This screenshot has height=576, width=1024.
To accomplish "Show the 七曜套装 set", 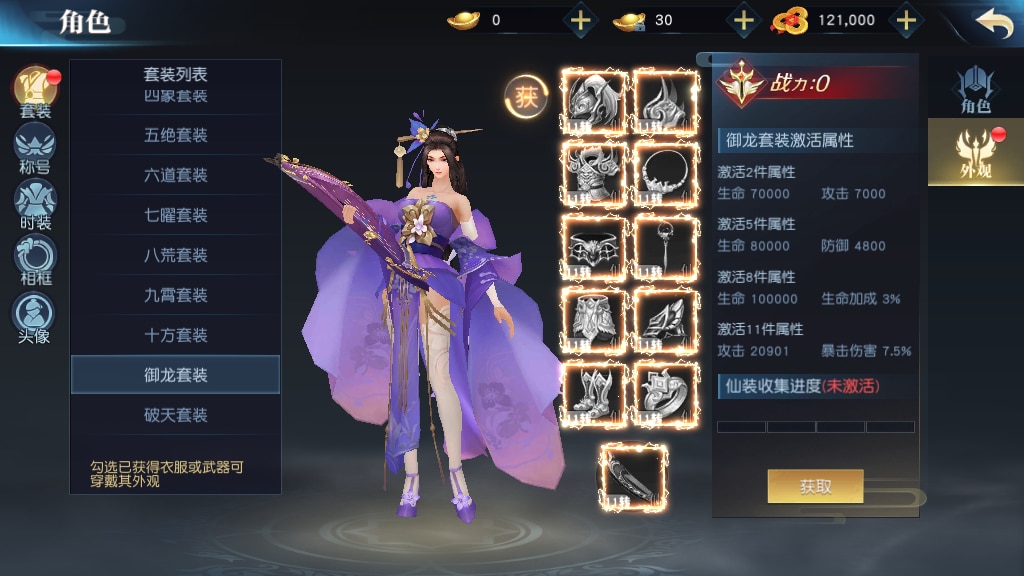I will 175,215.
